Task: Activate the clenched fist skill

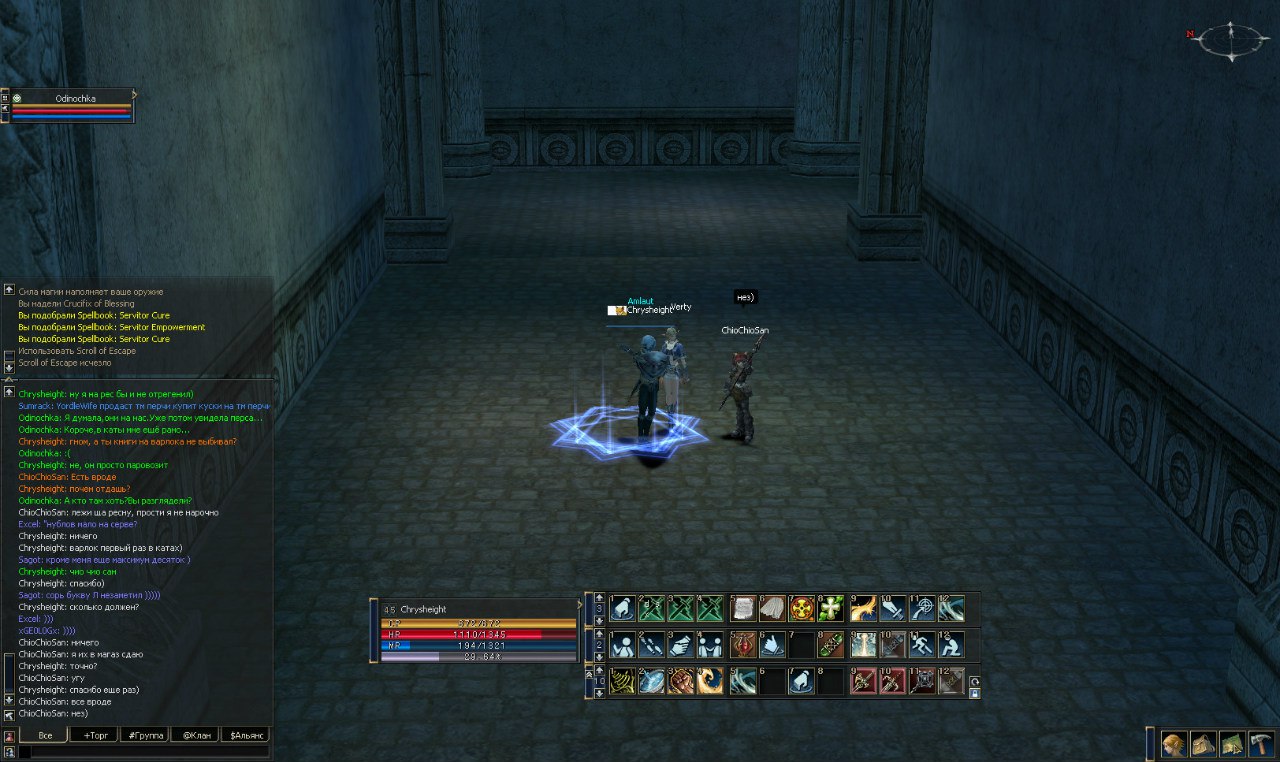Action: (x=682, y=681)
